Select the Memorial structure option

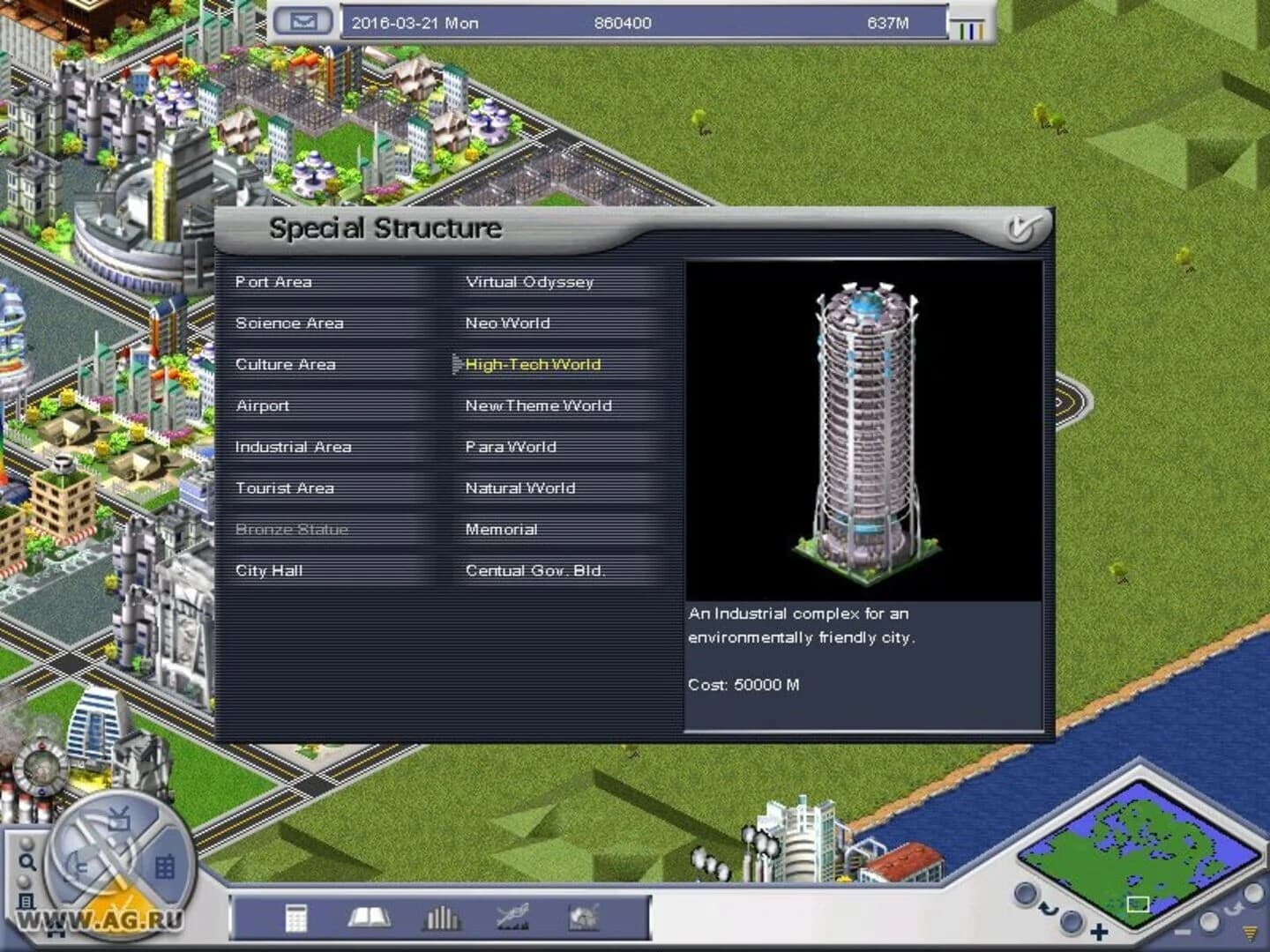[502, 529]
